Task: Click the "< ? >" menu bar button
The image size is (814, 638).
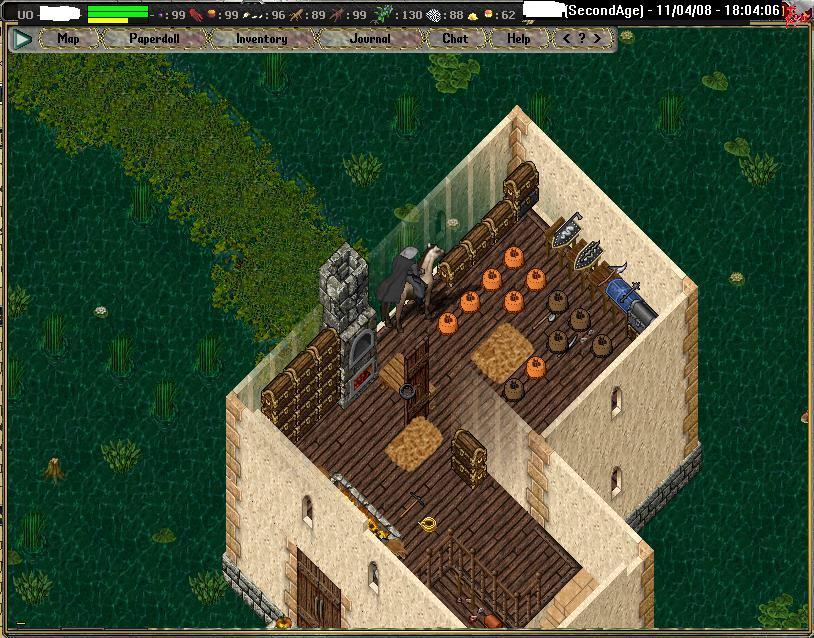Action: [x=582, y=39]
